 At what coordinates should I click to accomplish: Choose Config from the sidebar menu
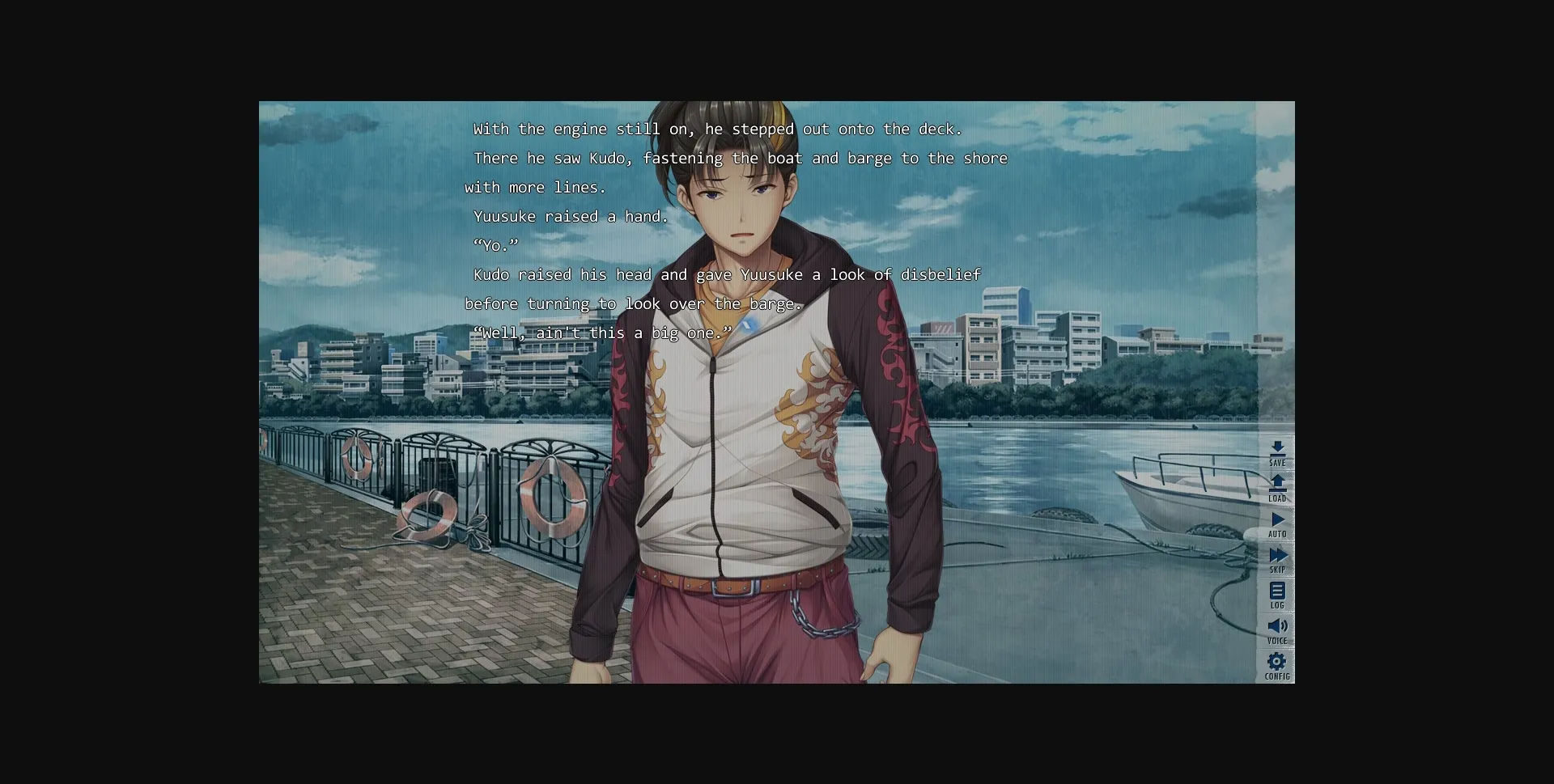click(1279, 663)
